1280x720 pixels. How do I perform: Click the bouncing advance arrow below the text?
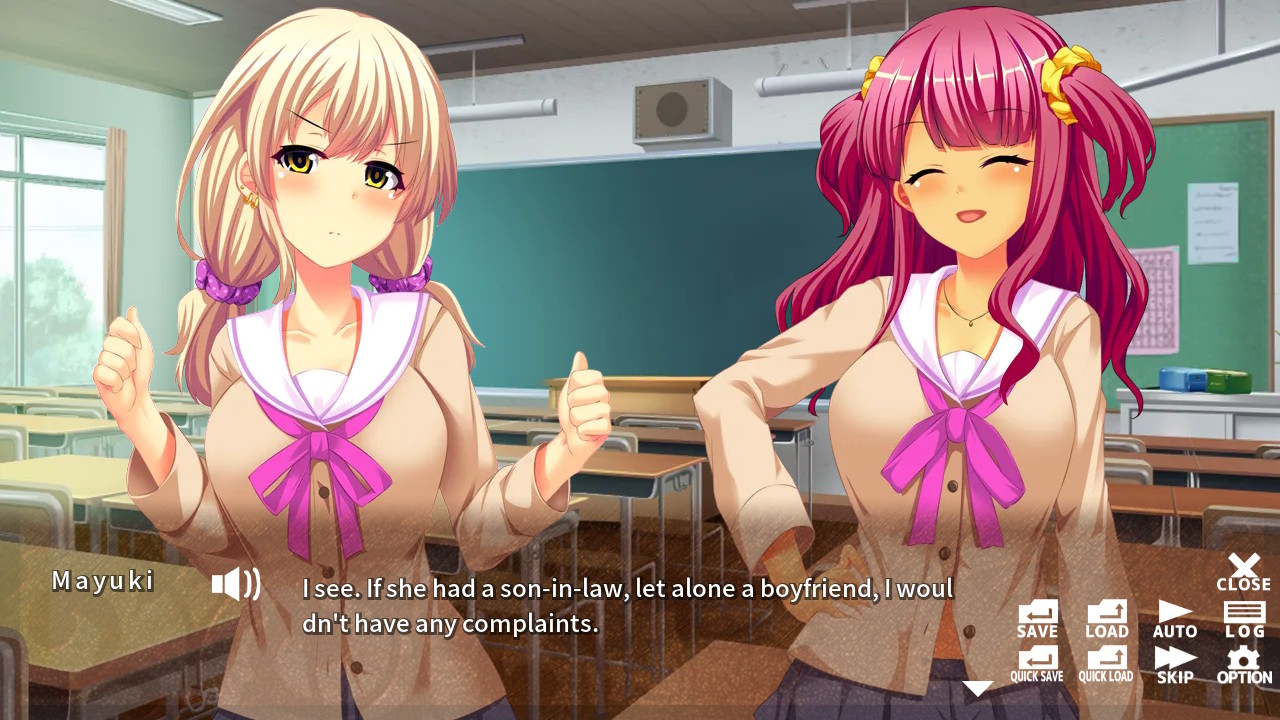[975, 688]
